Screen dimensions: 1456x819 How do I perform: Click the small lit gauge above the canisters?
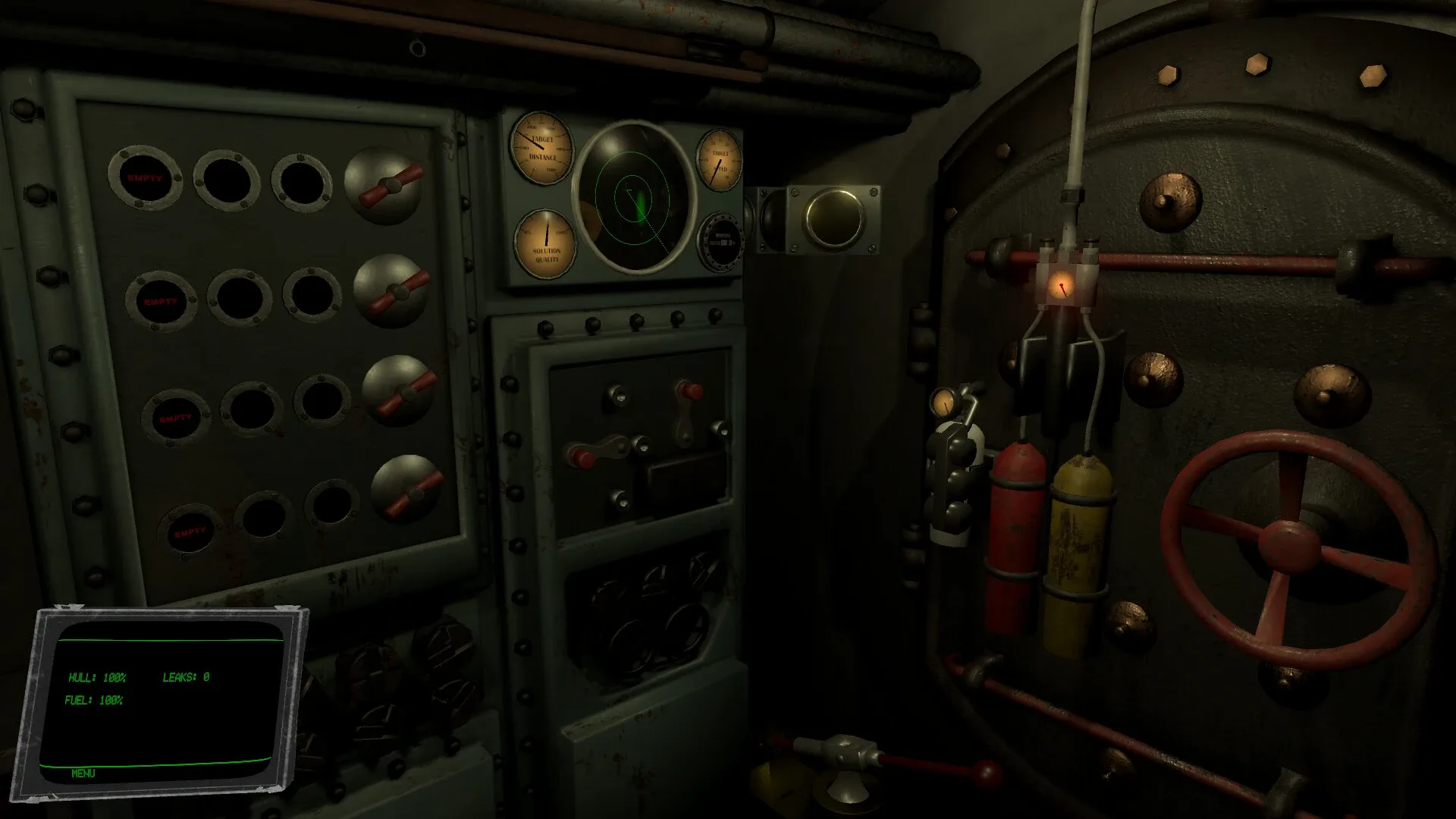tap(944, 403)
